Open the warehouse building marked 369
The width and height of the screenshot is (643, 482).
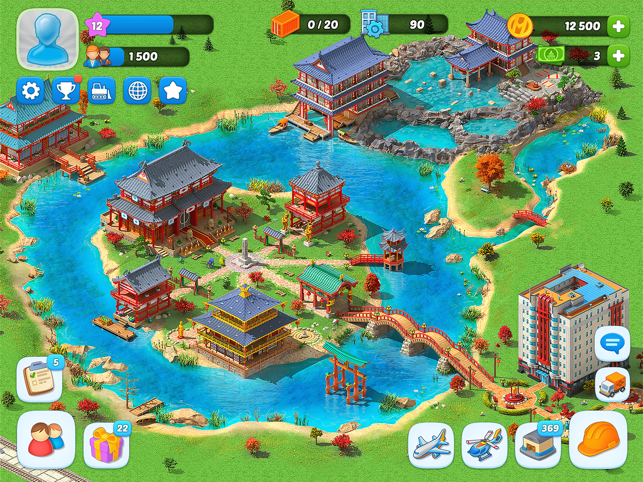click(x=537, y=444)
